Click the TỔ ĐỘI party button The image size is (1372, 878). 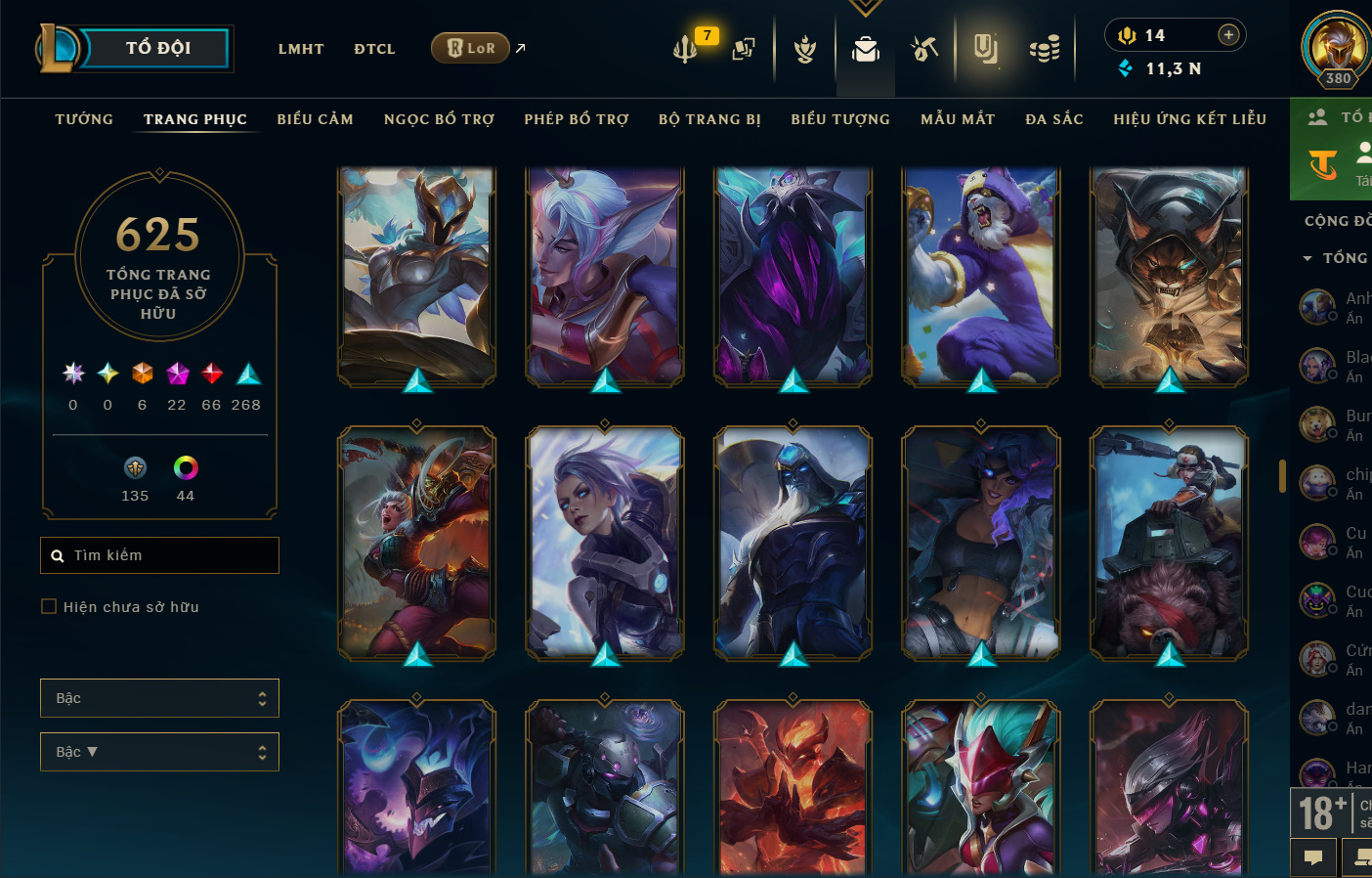pyautogui.click(x=156, y=48)
